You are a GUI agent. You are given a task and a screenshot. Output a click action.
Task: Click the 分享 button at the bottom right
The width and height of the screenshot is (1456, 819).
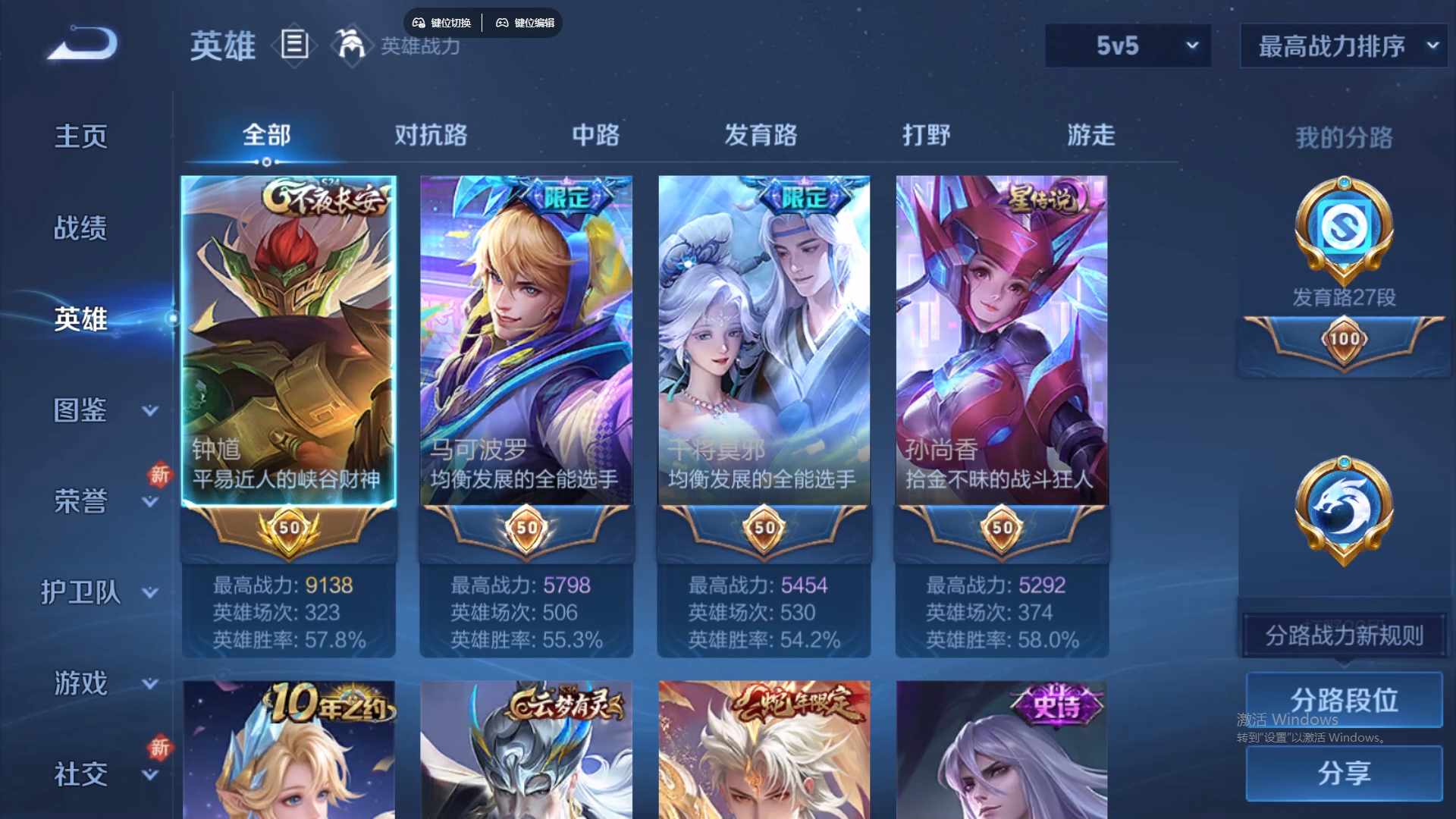[1342, 775]
